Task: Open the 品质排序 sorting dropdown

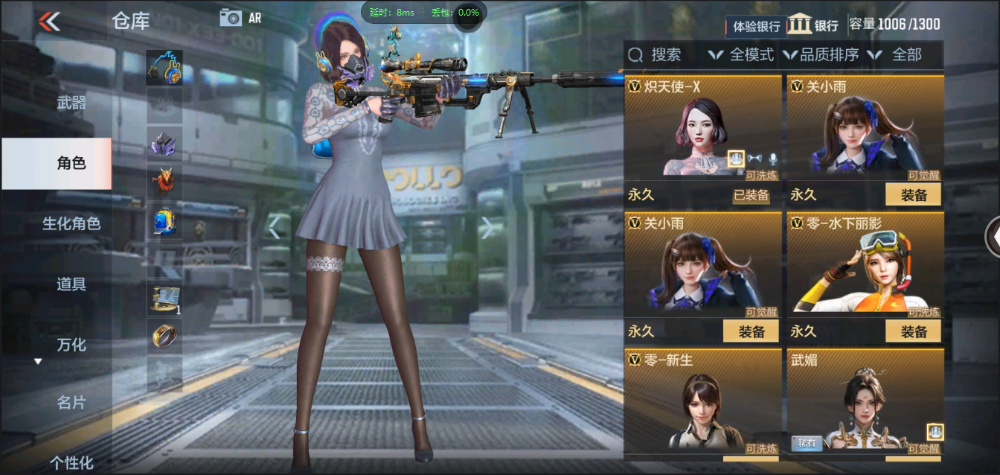Action: click(x=822, y=55)
